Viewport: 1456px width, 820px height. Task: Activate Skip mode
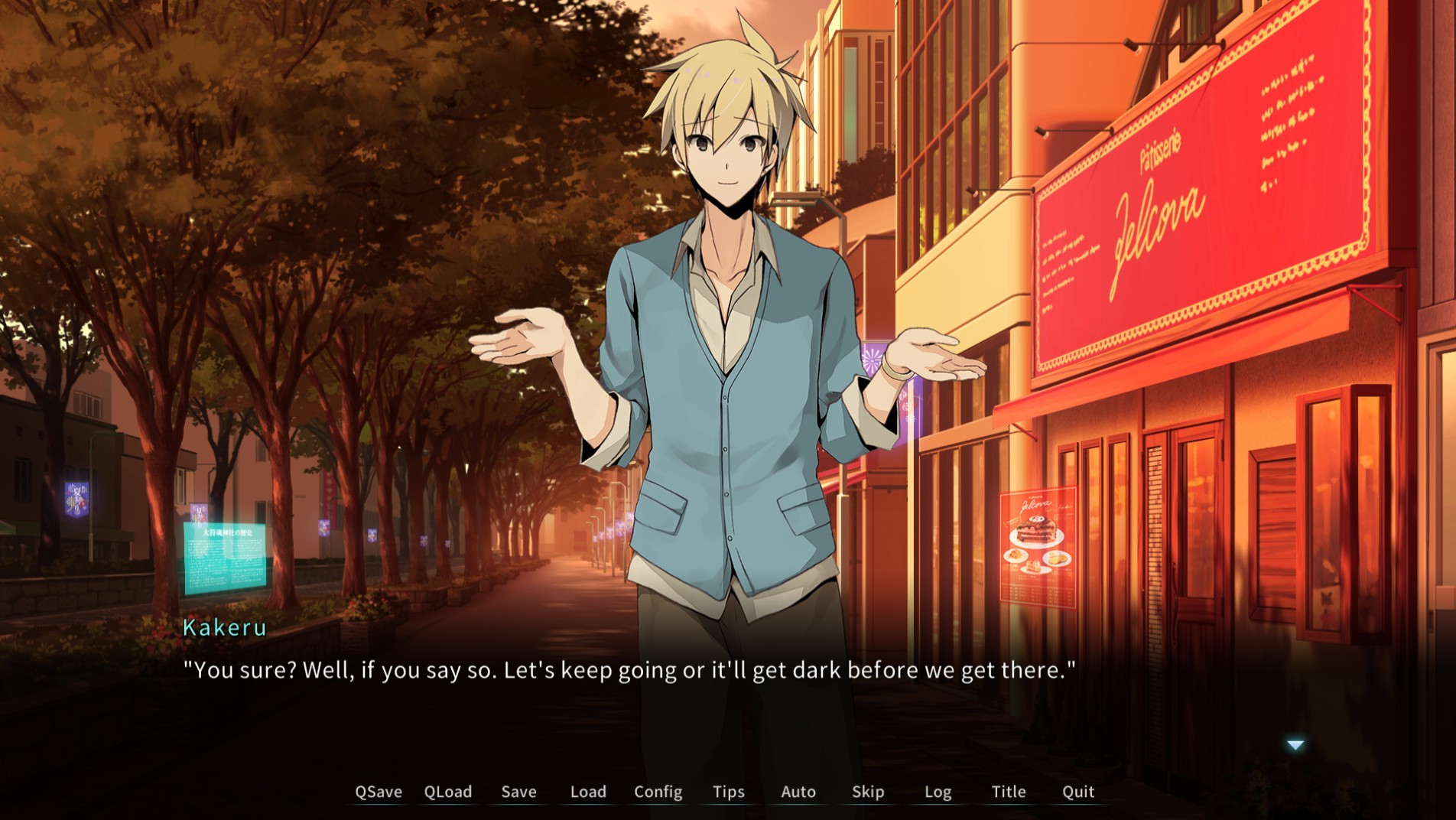(868, 792)
